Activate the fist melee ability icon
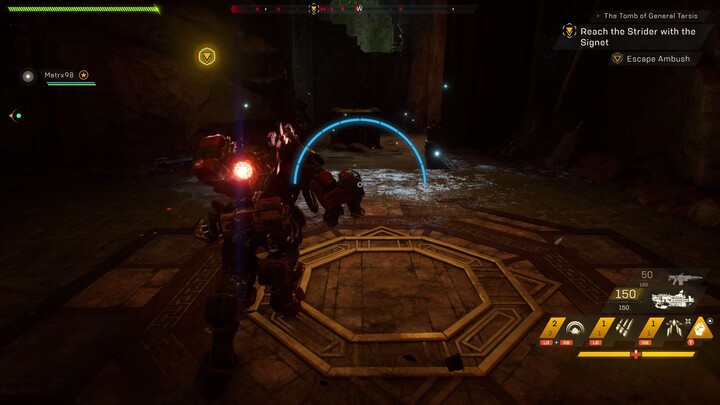 tap(702, 327)
